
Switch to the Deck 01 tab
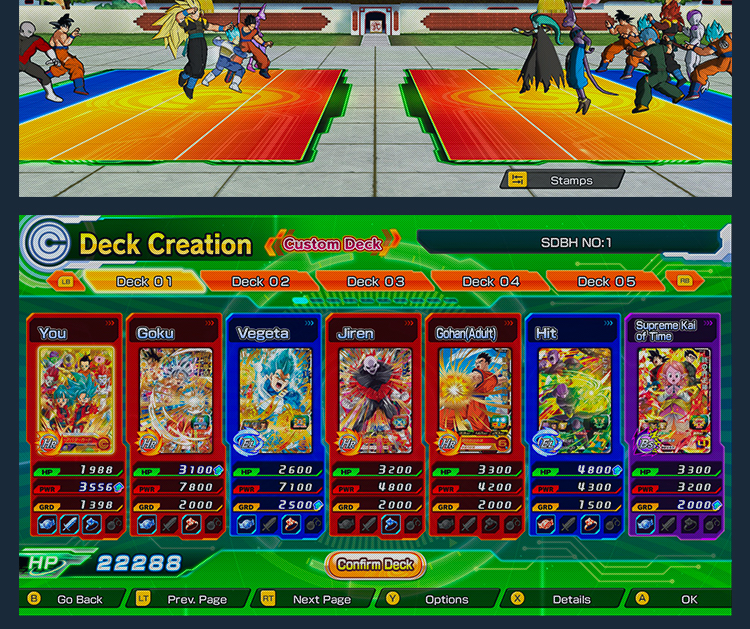pos(144,282)
